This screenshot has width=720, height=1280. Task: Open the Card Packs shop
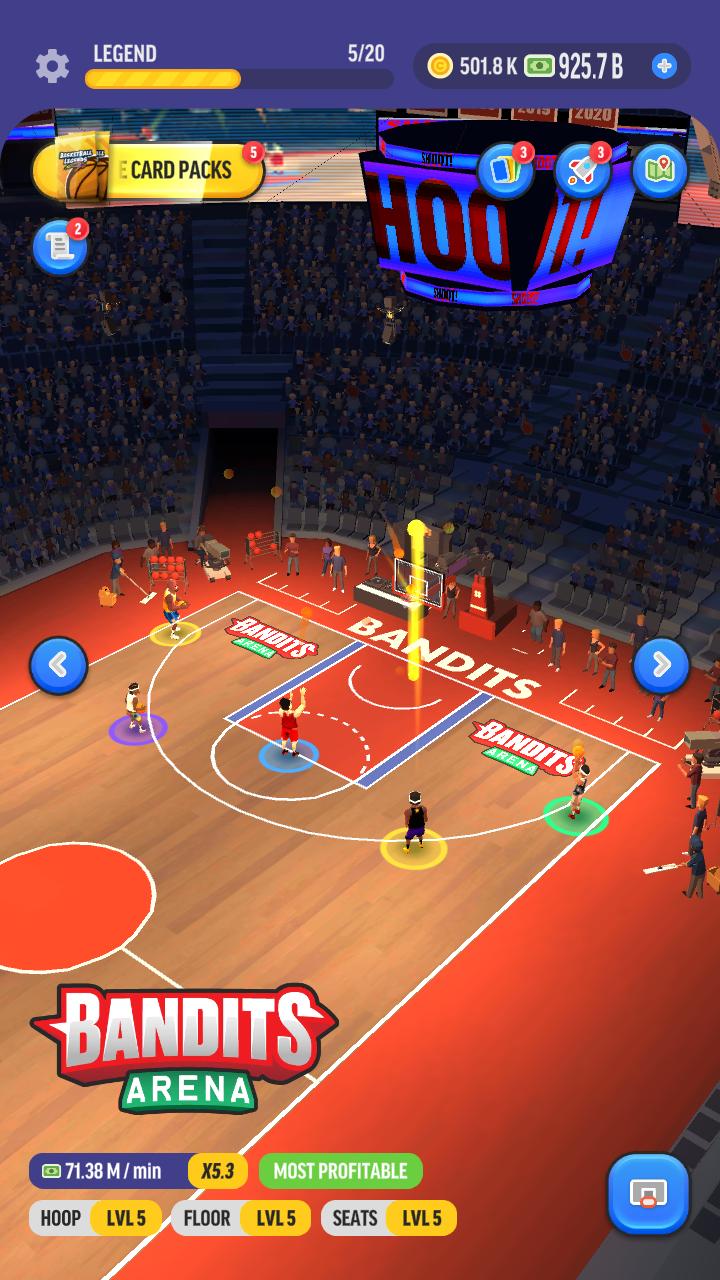pyautogui.click(x=150, y=171)
